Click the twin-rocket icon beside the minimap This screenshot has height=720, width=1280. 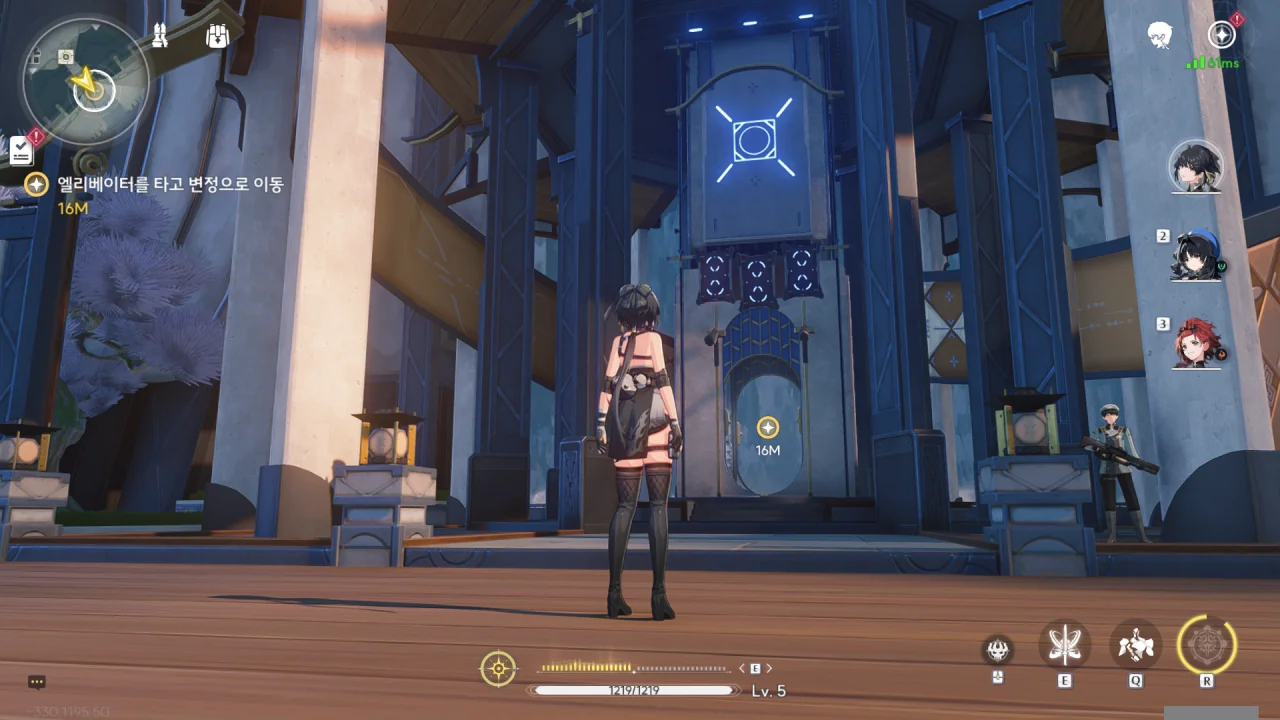(x=160, y=37)
